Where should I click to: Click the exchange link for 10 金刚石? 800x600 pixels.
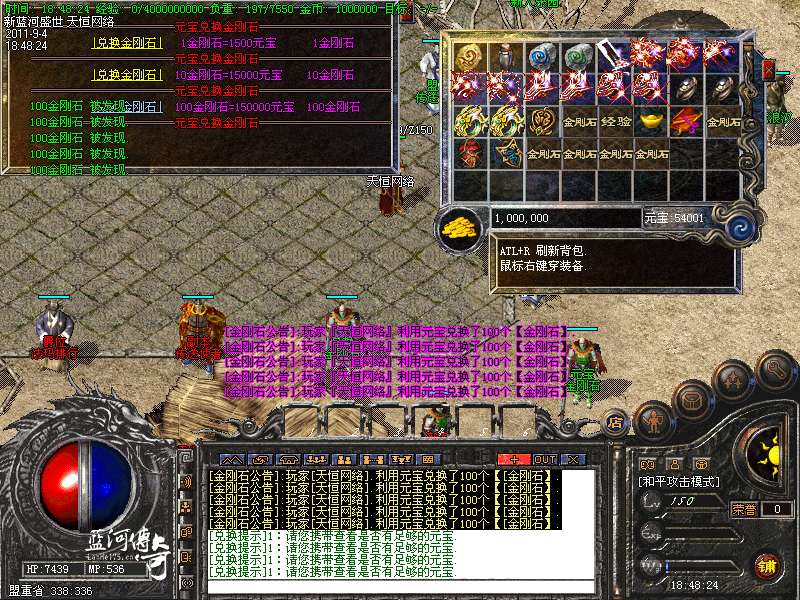[127, 74]
